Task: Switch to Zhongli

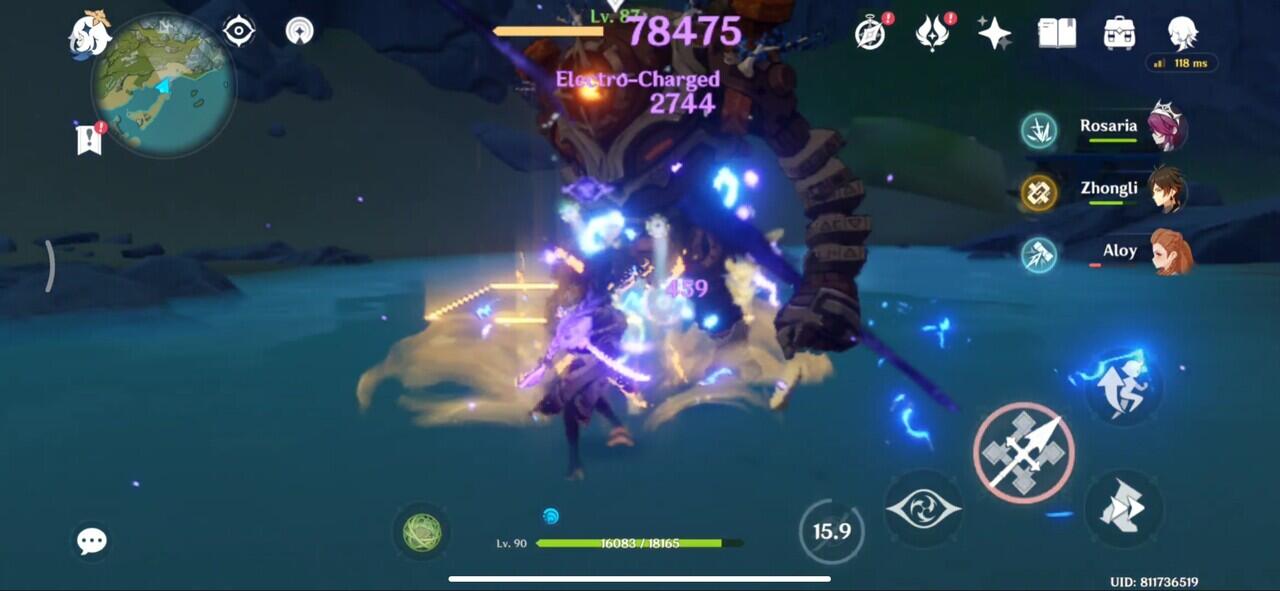Action: [x=1110, y=191]
